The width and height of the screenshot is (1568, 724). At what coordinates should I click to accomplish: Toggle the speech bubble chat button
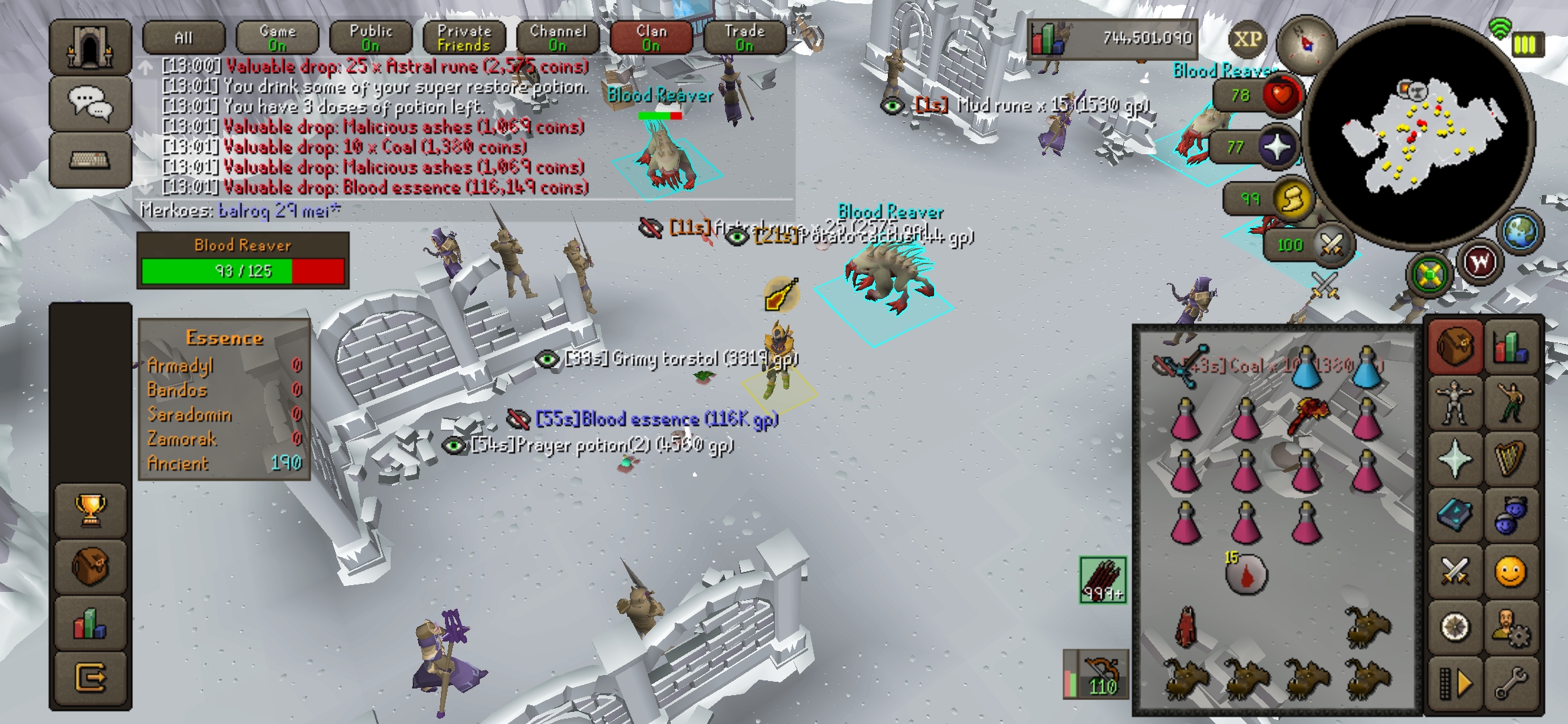pyautogui.click(x=90, y=104)
